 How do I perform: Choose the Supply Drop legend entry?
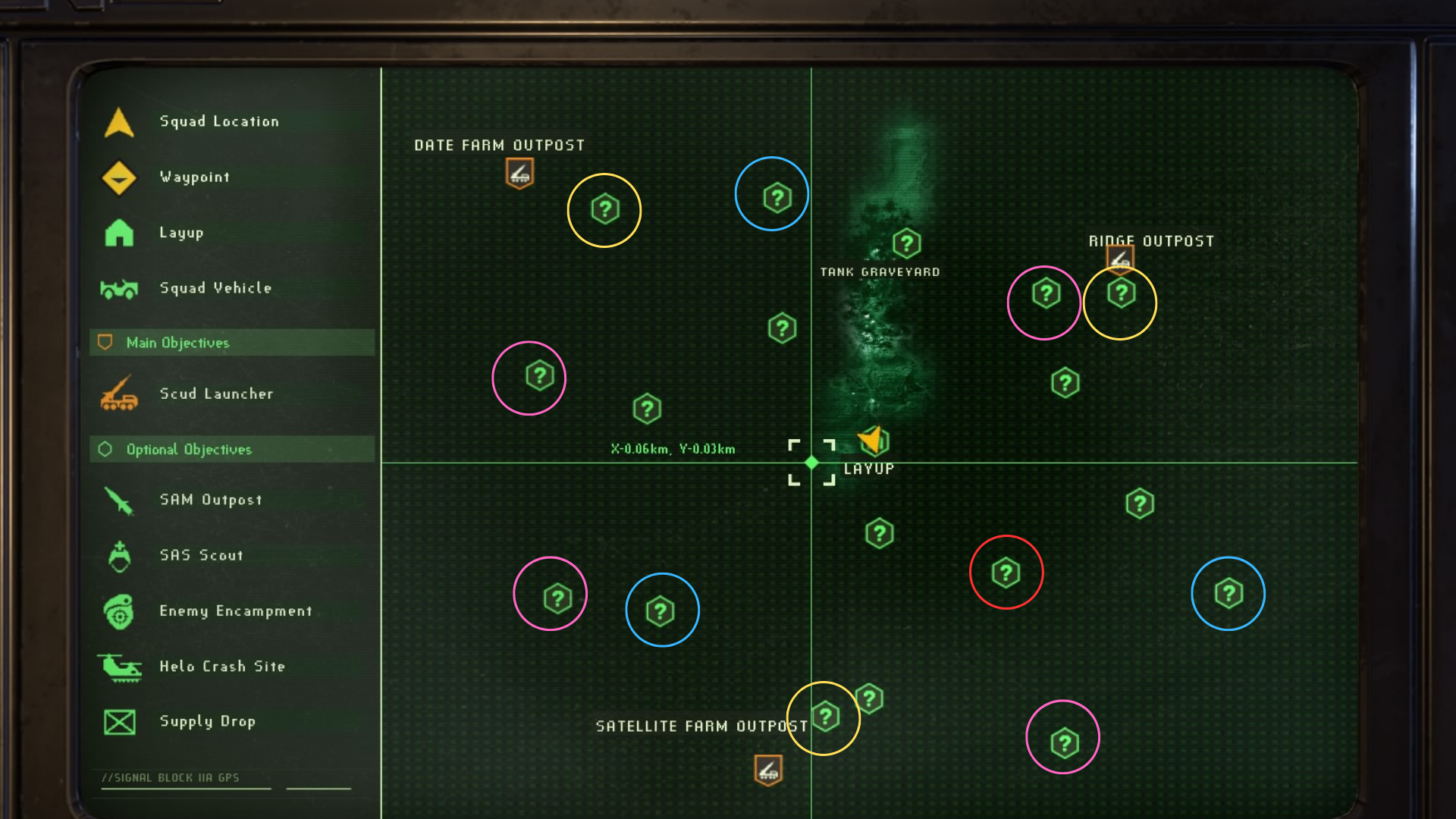[x=207, y=721]
